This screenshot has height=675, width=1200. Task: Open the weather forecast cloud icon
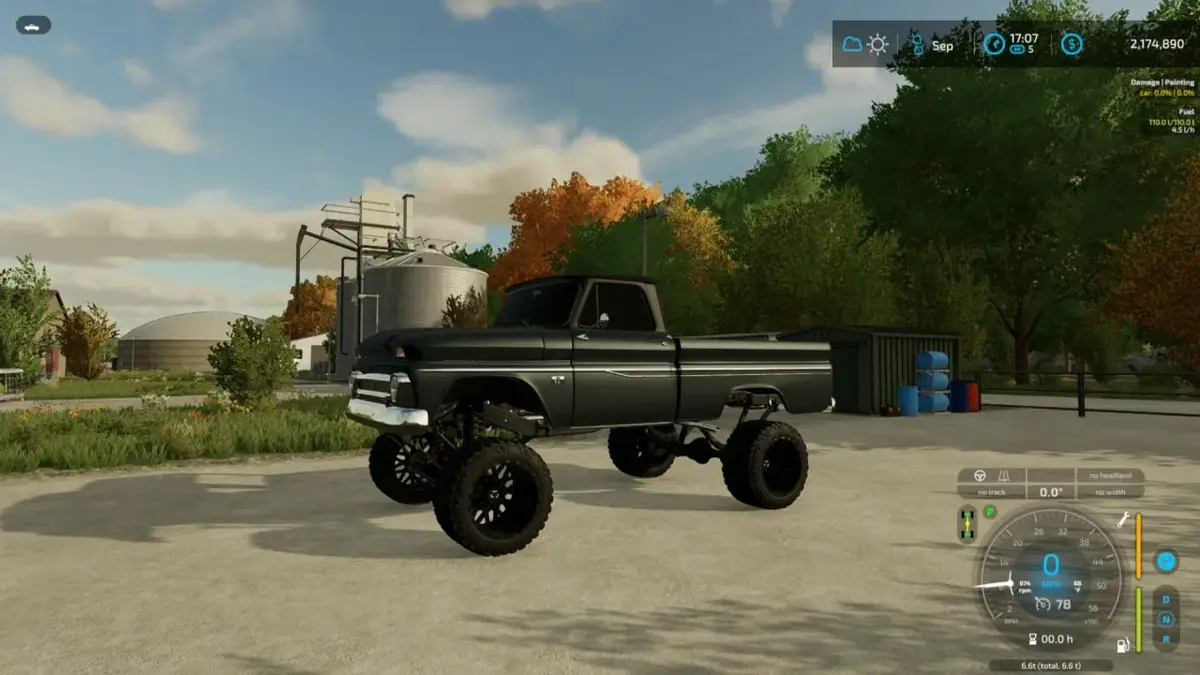852,44
